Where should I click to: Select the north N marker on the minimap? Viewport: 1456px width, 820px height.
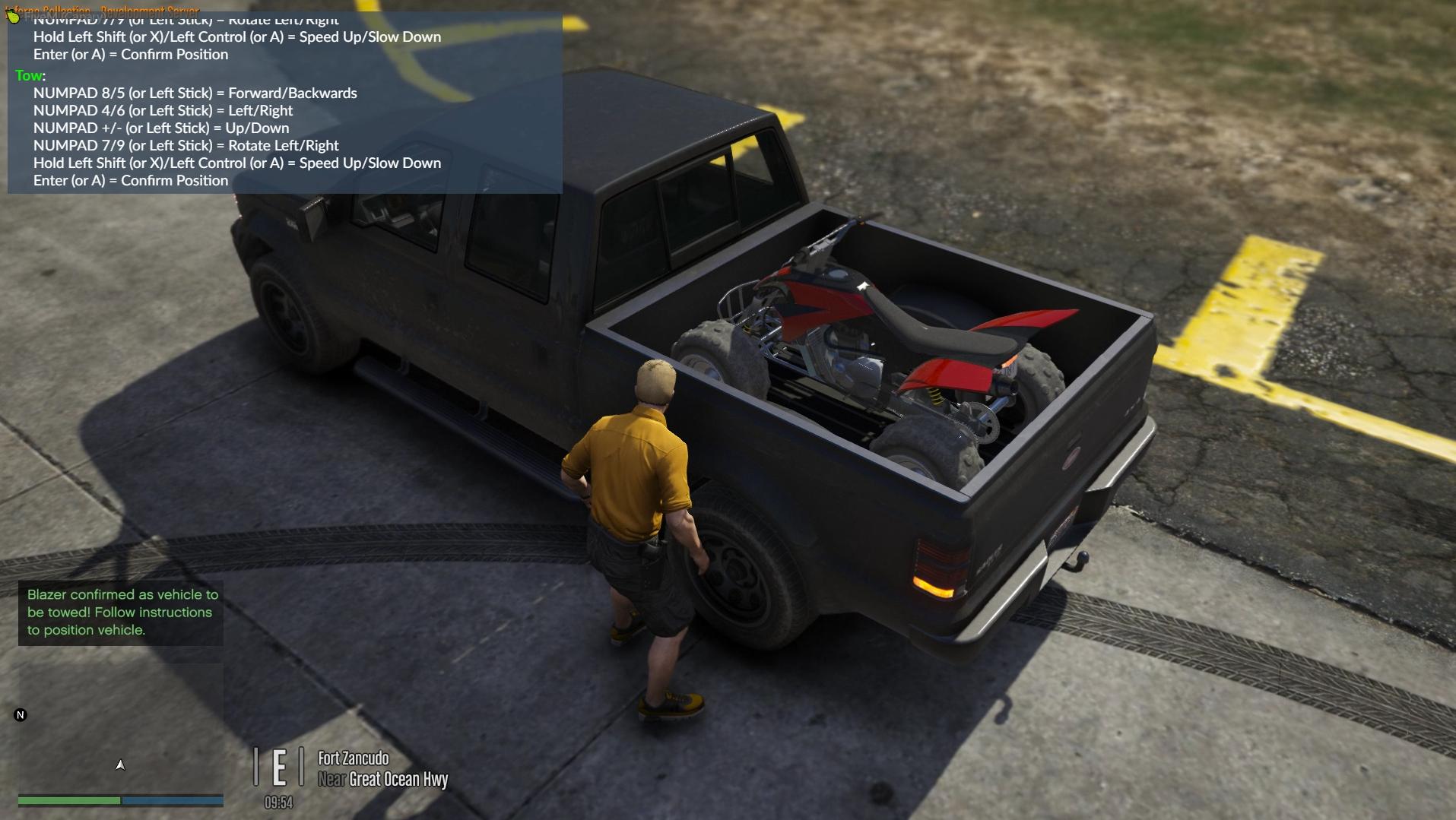(21, 715)
